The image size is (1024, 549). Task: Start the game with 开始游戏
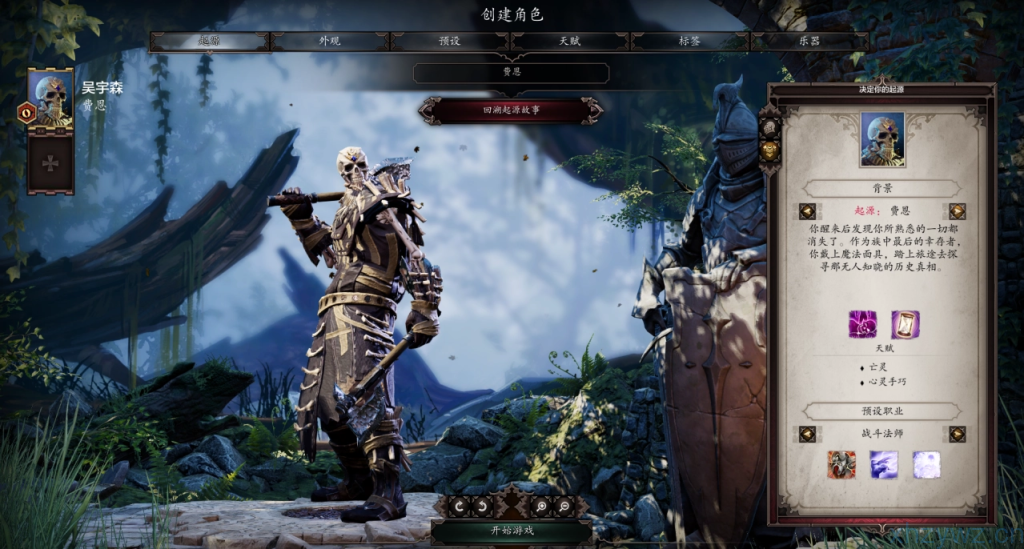click(x=511, y=531)
